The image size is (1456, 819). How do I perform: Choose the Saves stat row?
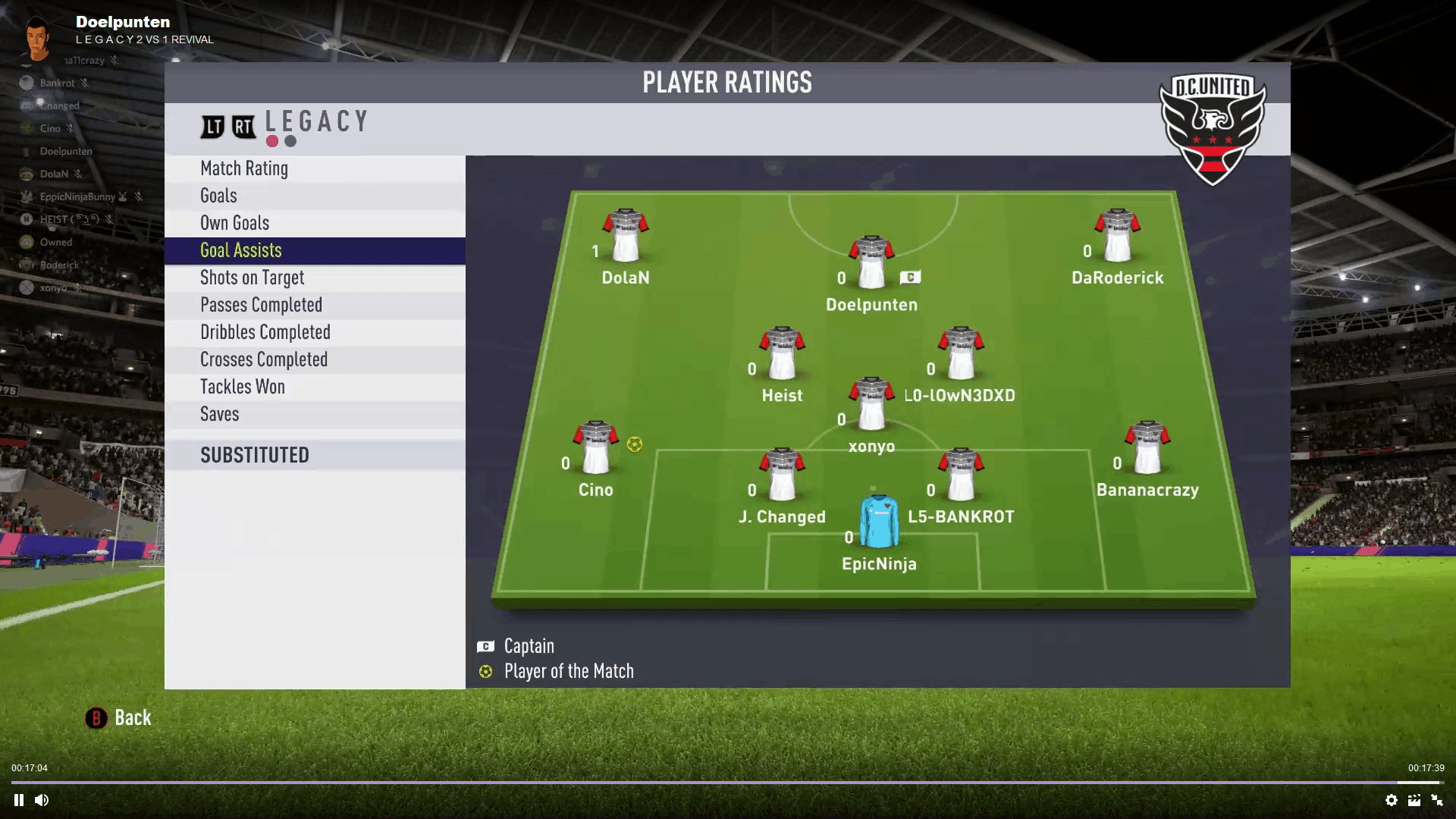(220, 414)
